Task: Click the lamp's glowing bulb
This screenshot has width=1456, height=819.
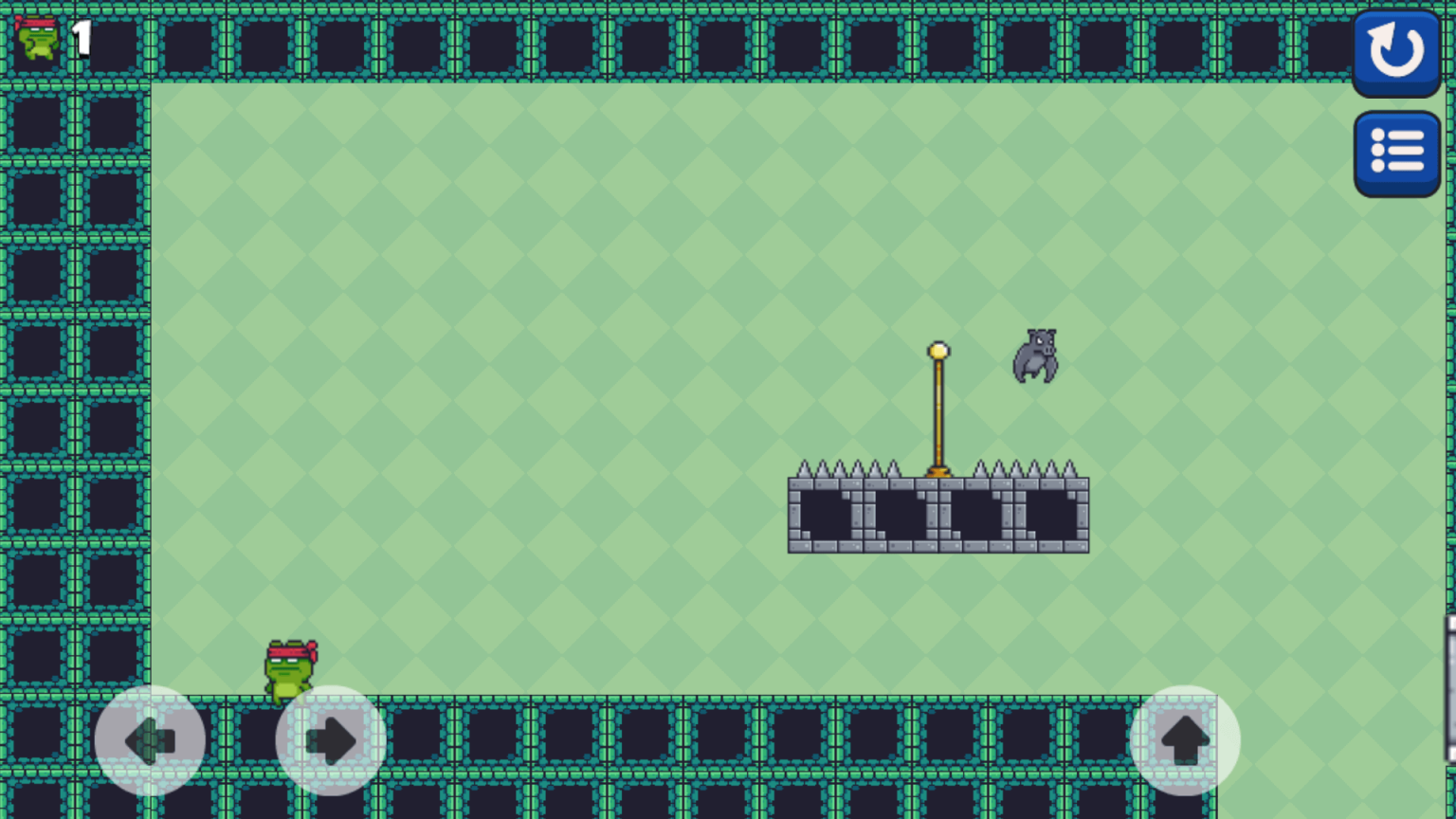Action: point(938,350)
